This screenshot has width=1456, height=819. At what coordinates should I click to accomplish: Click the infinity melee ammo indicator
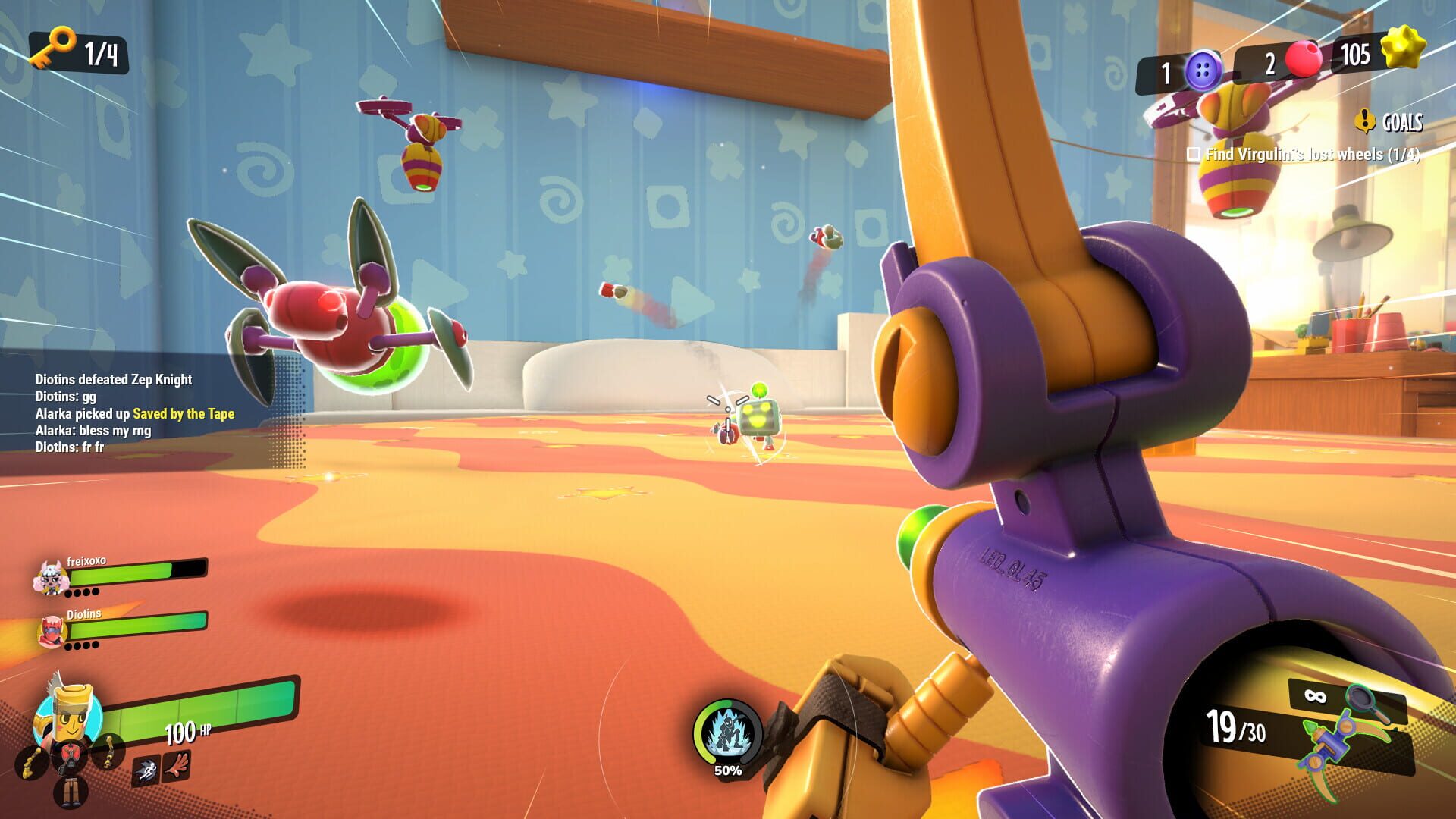(1314, 696)
